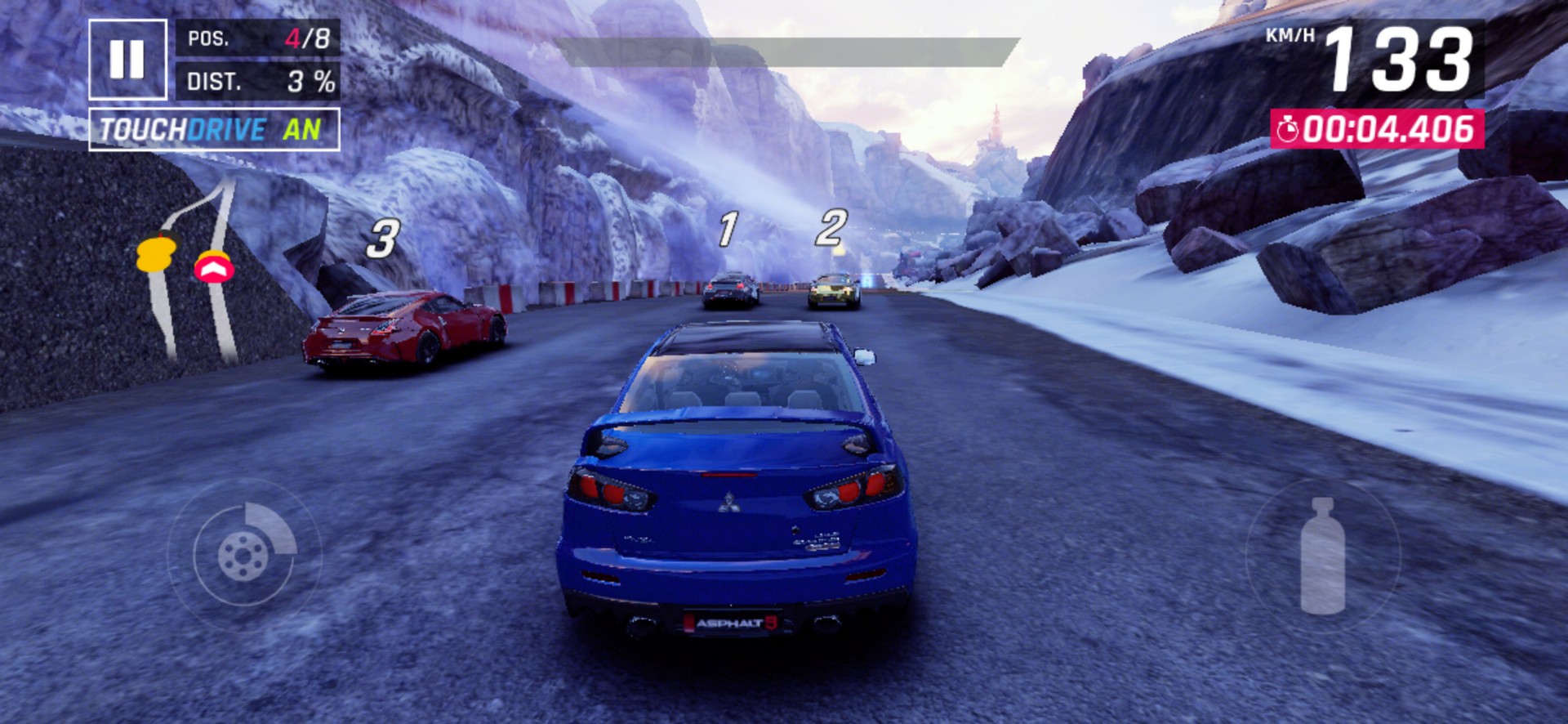Choose the yellow route marker

(x=155, y=253)
